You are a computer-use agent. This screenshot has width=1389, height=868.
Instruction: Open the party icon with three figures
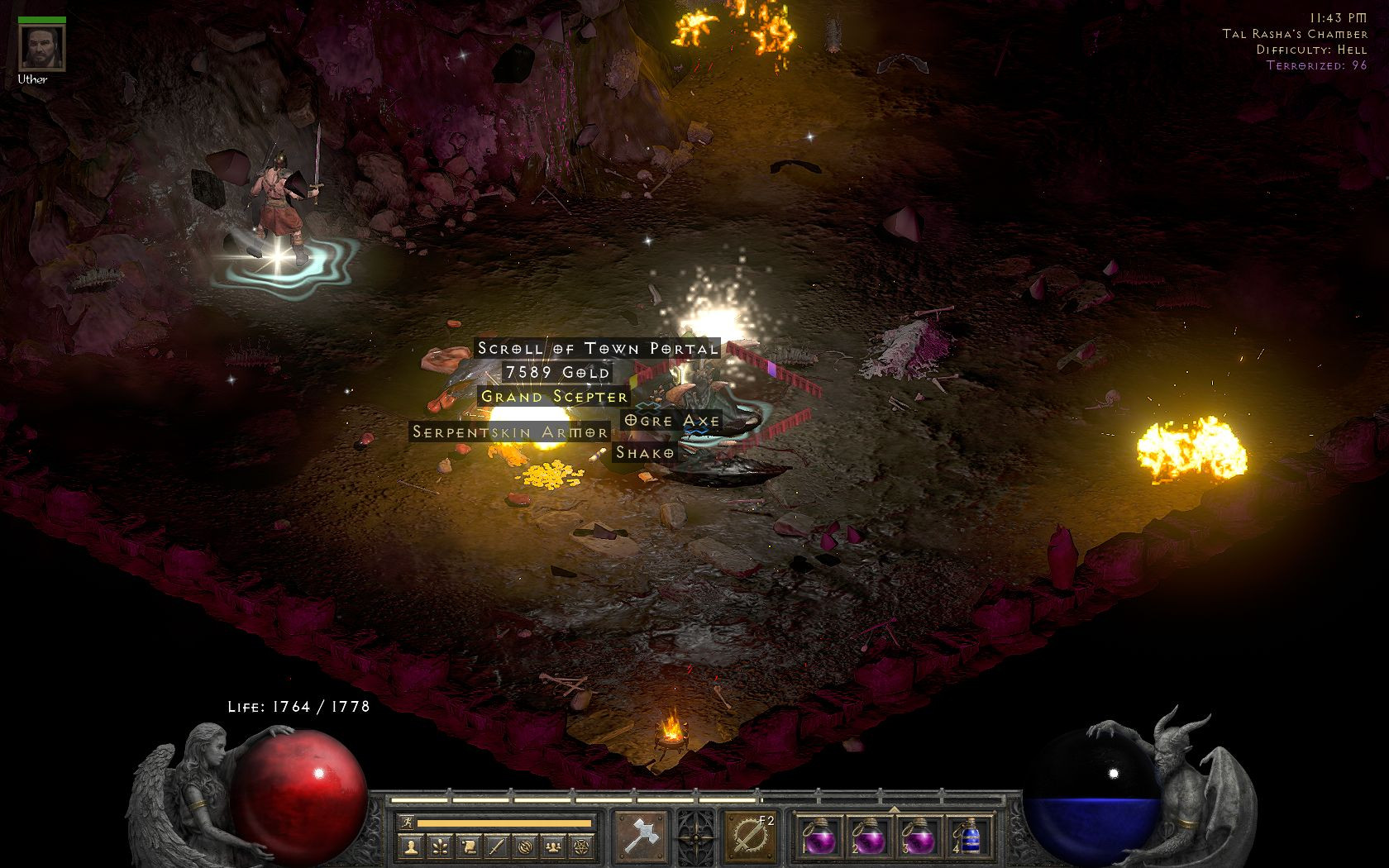[x=552, y=846]
